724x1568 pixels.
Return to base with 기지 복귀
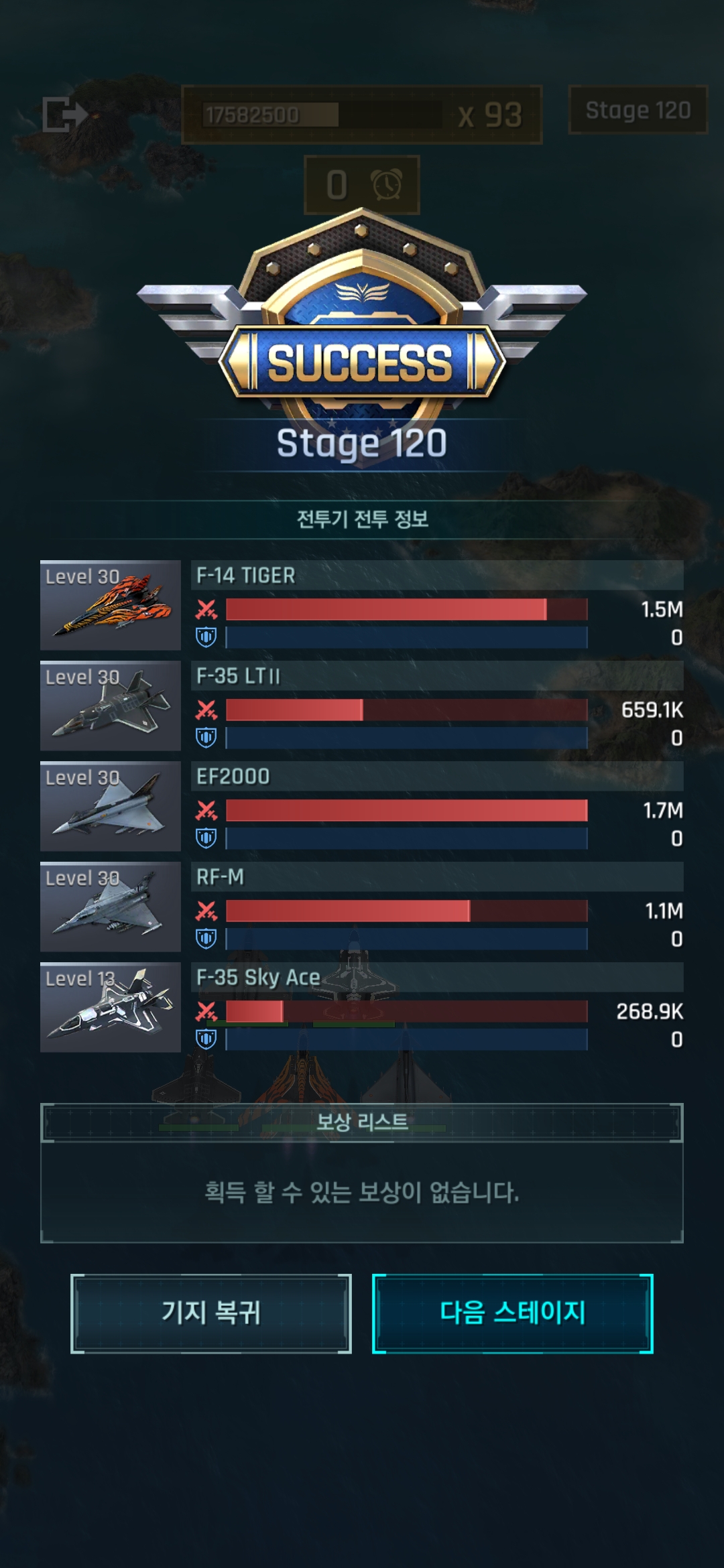[210, 1313]
